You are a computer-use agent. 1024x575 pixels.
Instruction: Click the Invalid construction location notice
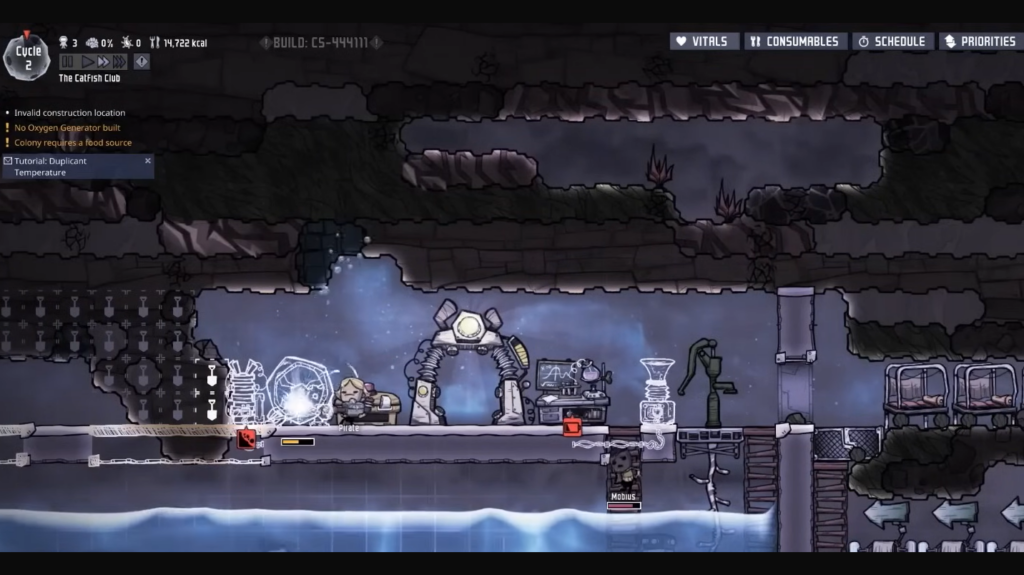click(69, 113)
